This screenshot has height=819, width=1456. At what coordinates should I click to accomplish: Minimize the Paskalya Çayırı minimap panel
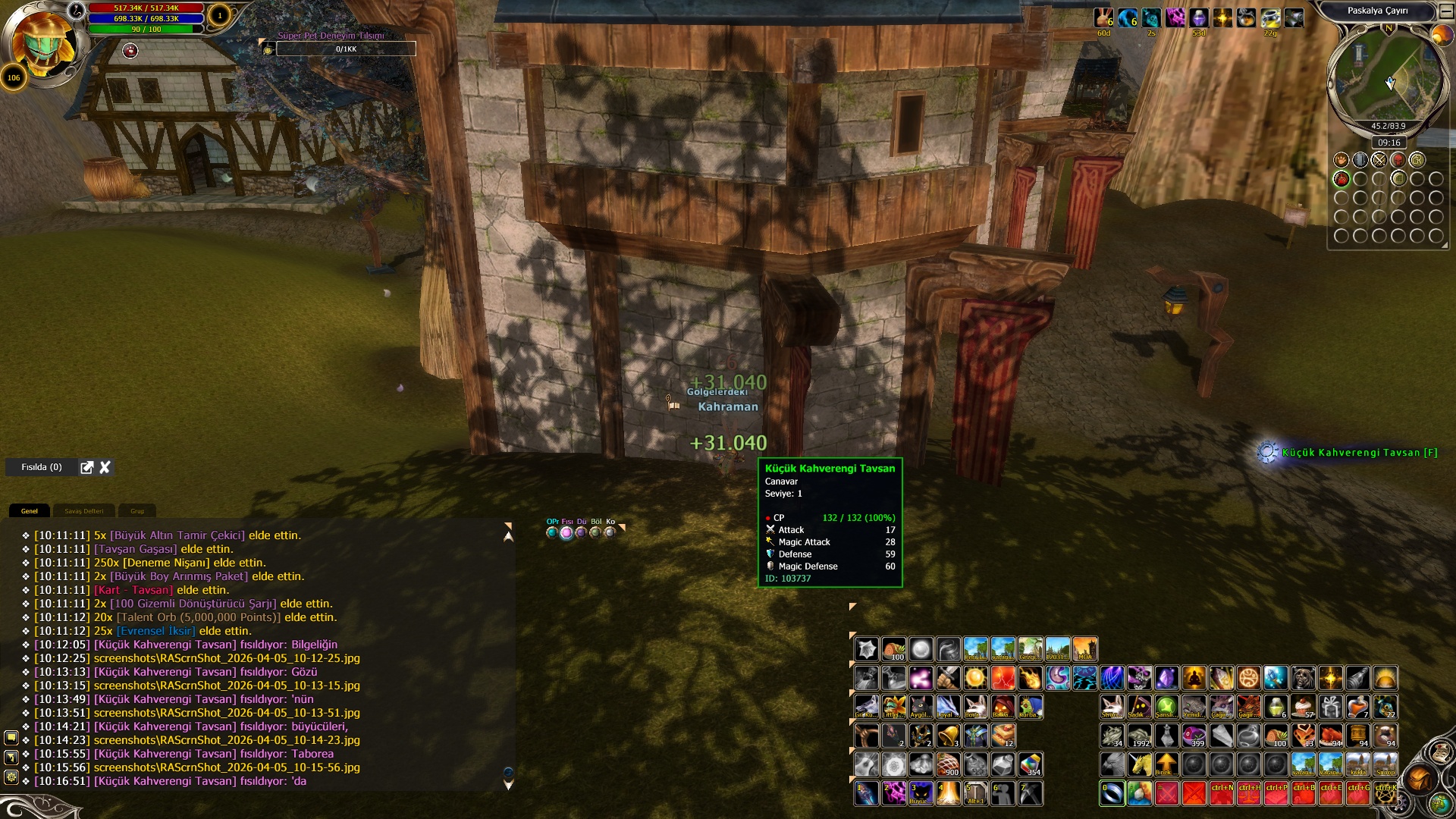pos(1446,11)
